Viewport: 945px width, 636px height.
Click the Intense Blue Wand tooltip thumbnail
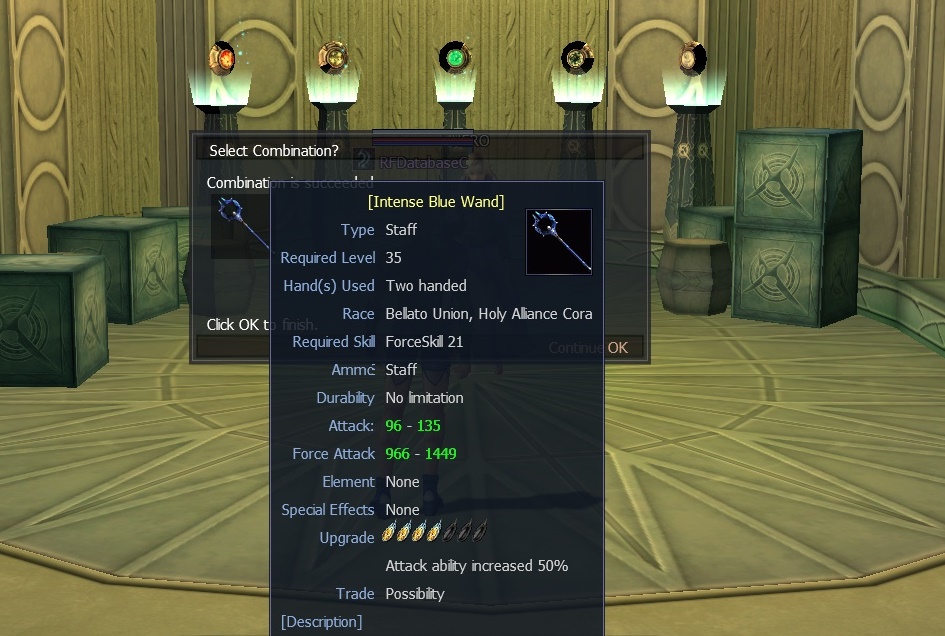click(559, 241)
